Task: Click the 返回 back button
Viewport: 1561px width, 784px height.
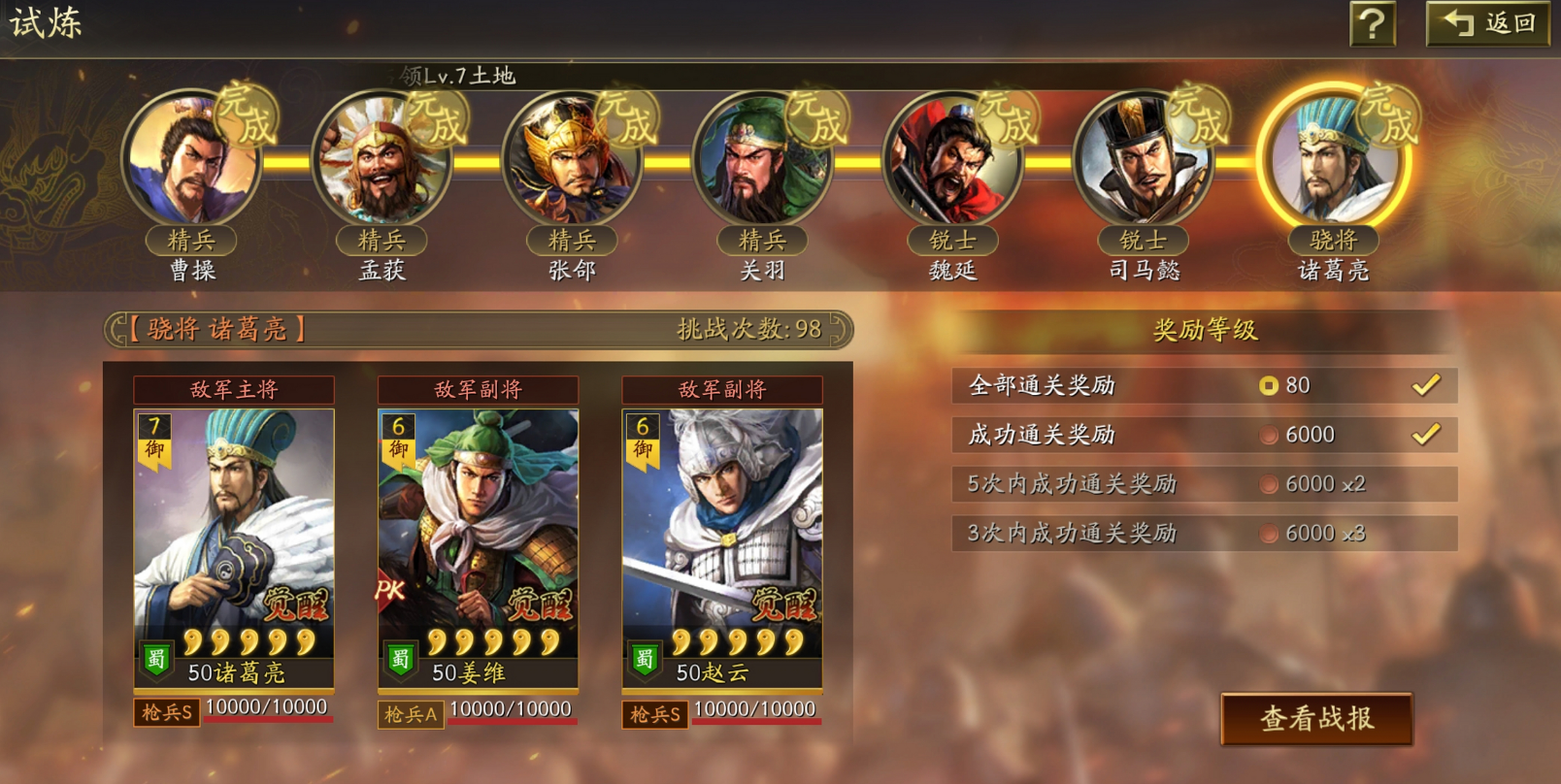Action: (x=1487, y=23)
